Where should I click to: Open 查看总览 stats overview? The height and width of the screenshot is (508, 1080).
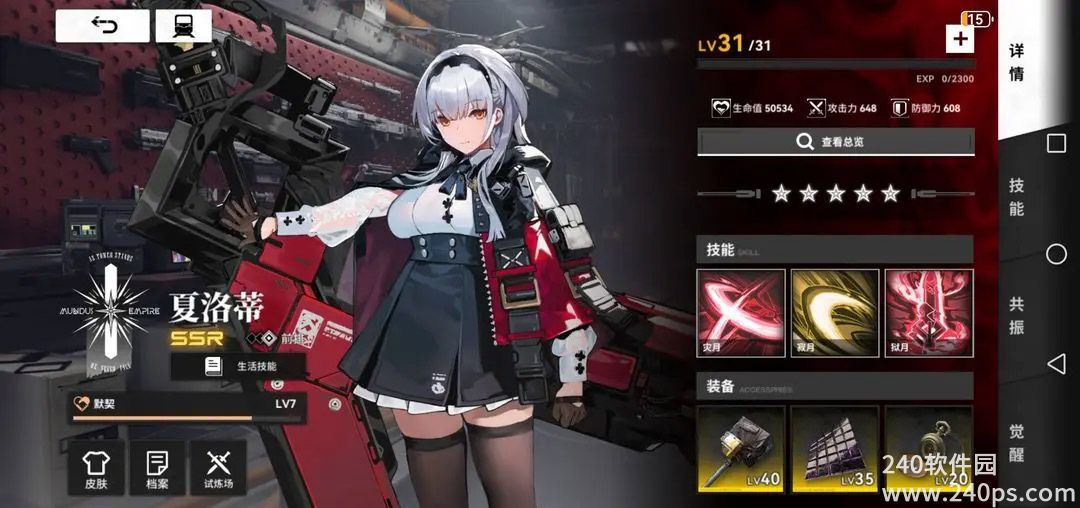835,142
